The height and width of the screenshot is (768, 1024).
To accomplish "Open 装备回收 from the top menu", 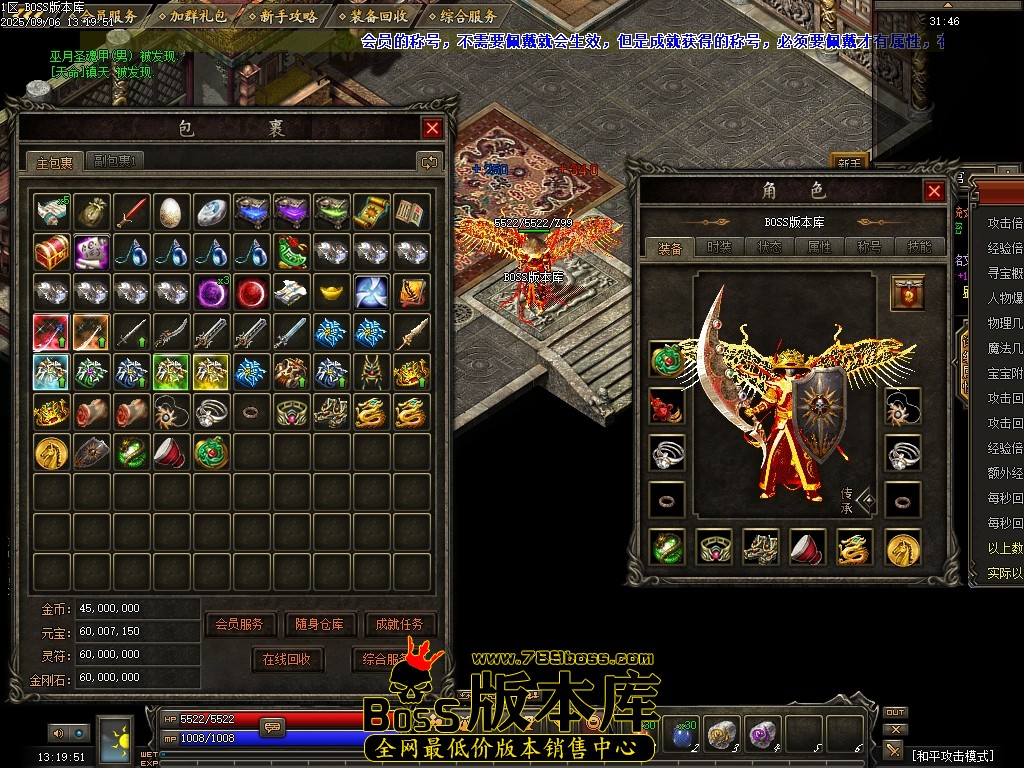I will (x=371, y=16).
